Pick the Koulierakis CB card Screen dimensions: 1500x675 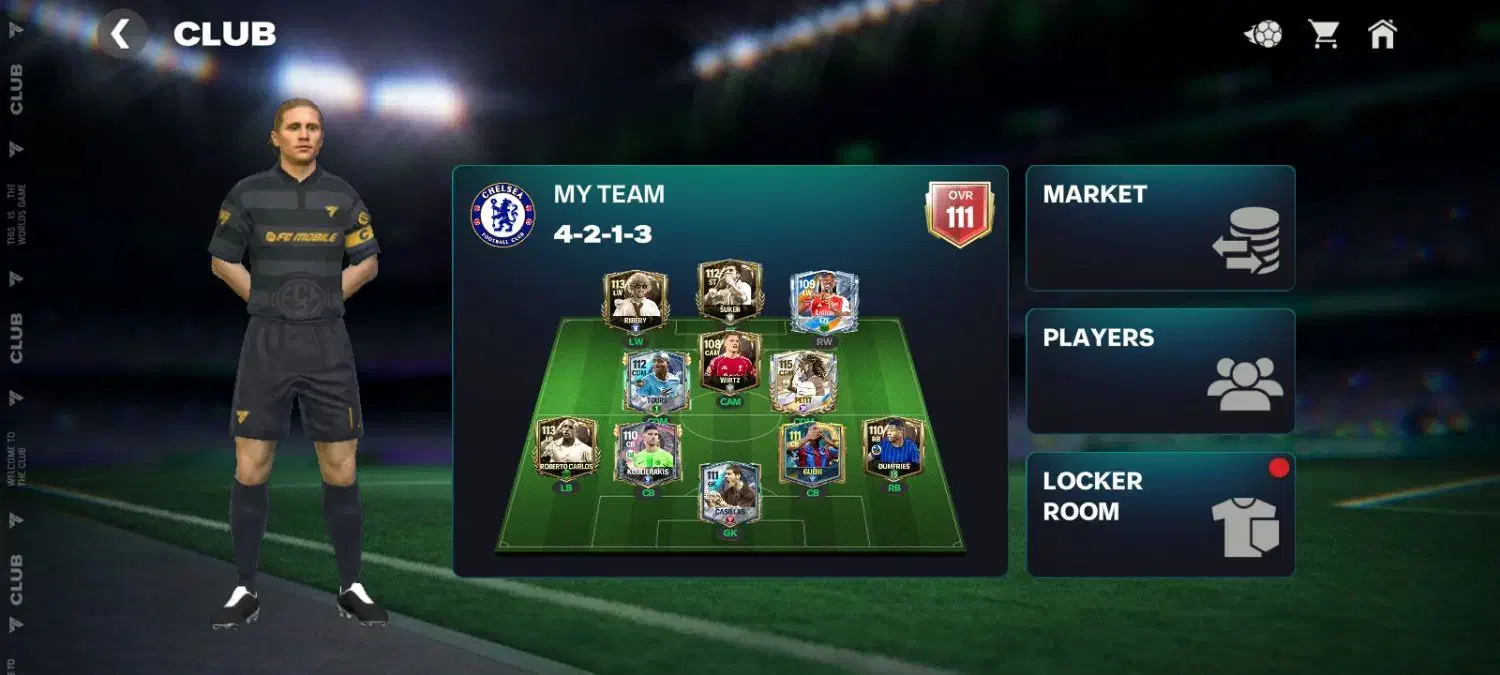point(647,453)
